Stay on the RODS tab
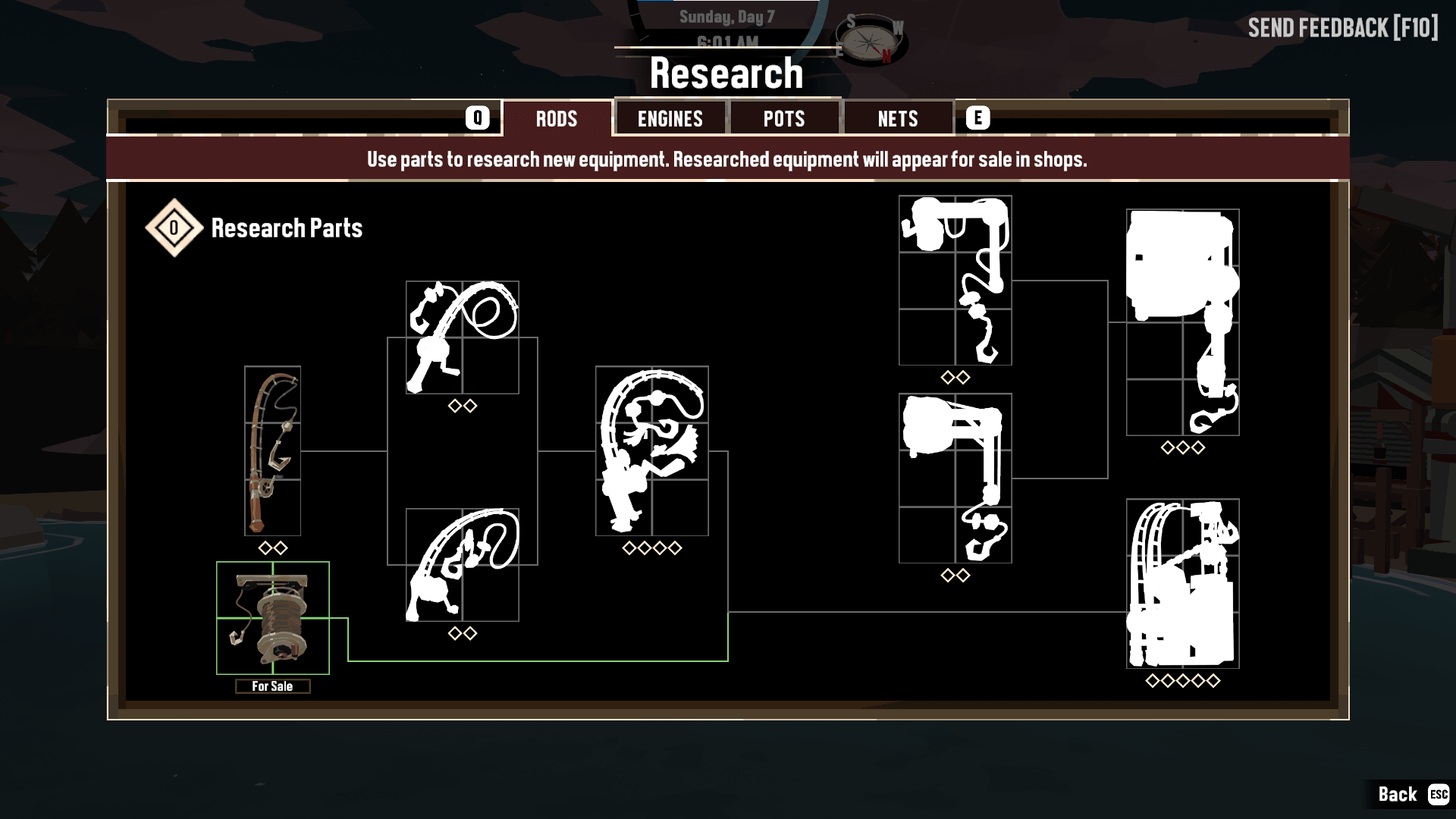The width and height of the screenshot is (1456, 819). click(557, 118)
